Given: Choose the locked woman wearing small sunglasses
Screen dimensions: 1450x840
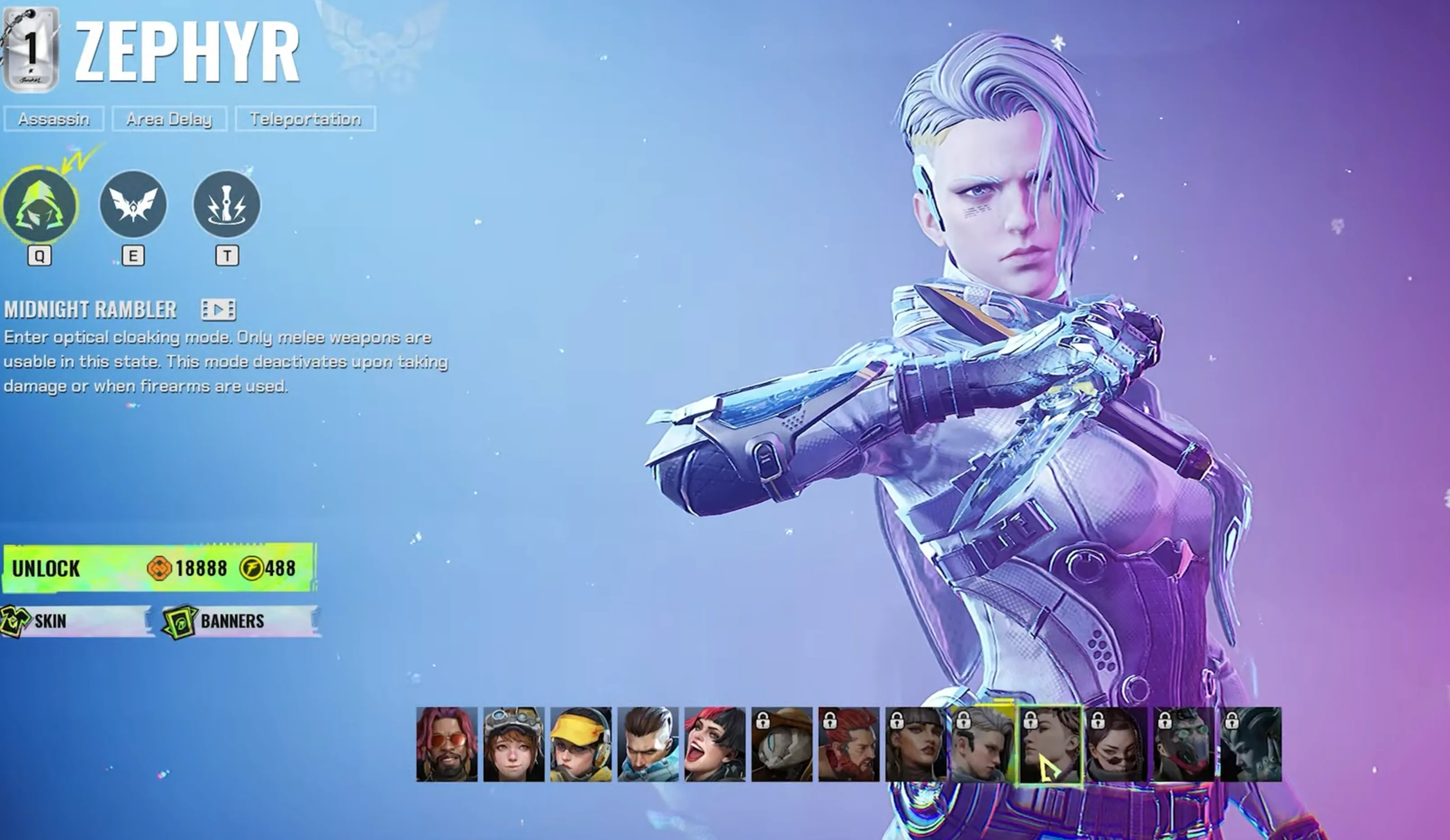Looking at the screenshot, I should [1117, 745].
